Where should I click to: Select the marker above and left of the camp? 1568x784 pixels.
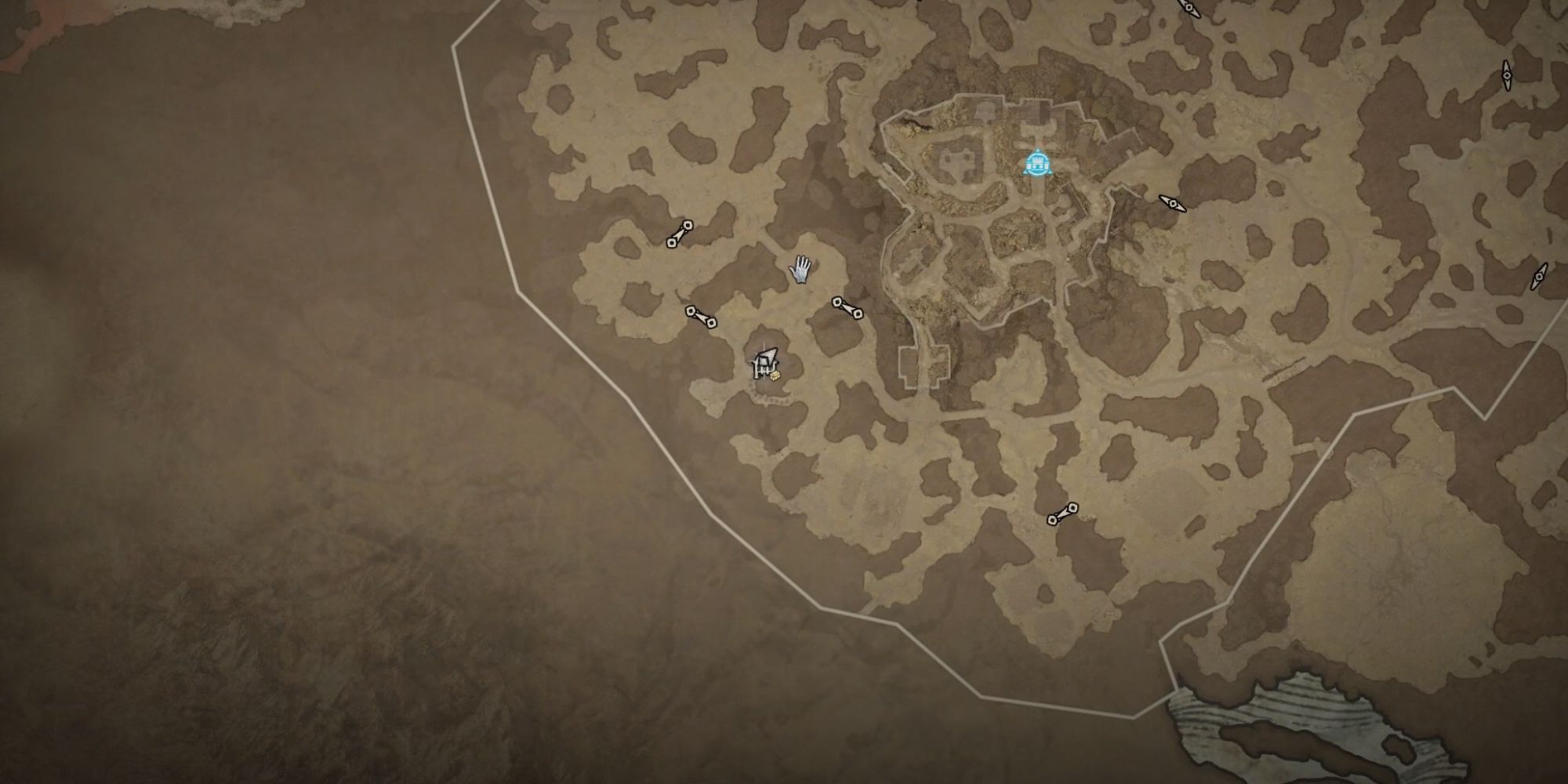(x=681, y=236)
